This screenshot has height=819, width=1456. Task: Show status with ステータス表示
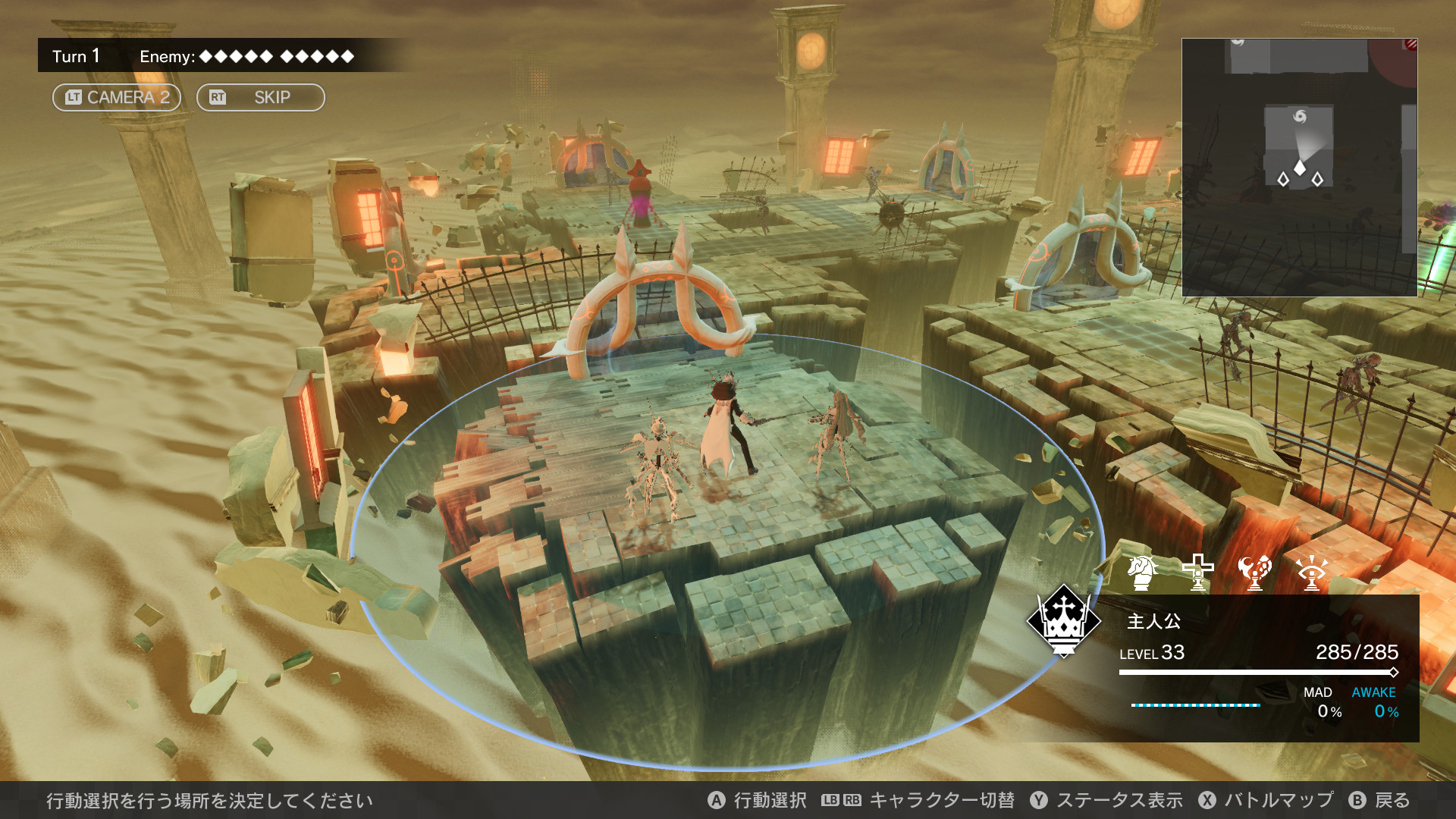click(1106, 800)
